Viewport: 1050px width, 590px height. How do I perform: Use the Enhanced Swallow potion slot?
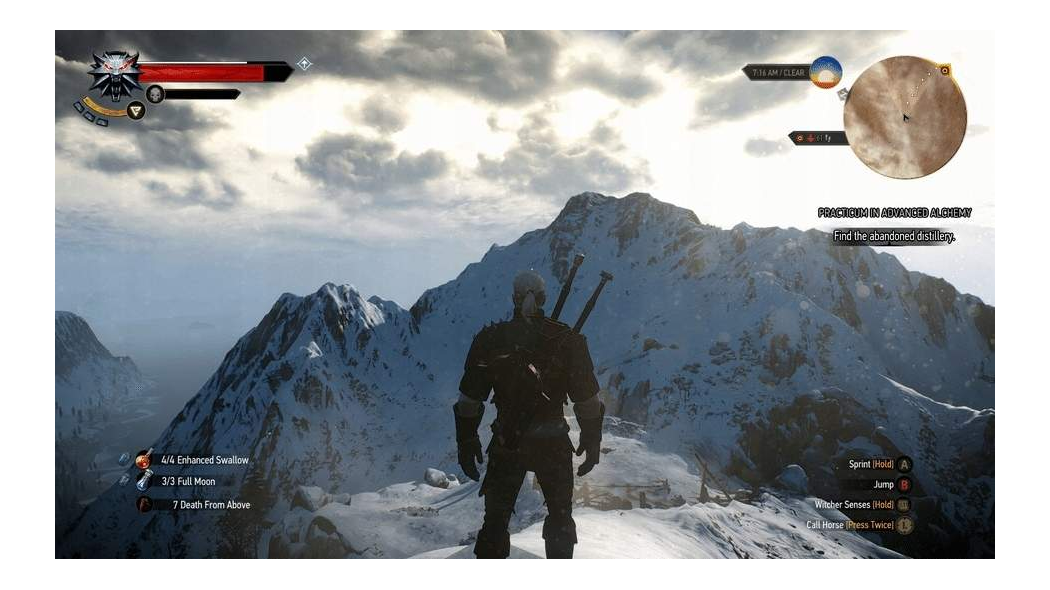[144, 460]
